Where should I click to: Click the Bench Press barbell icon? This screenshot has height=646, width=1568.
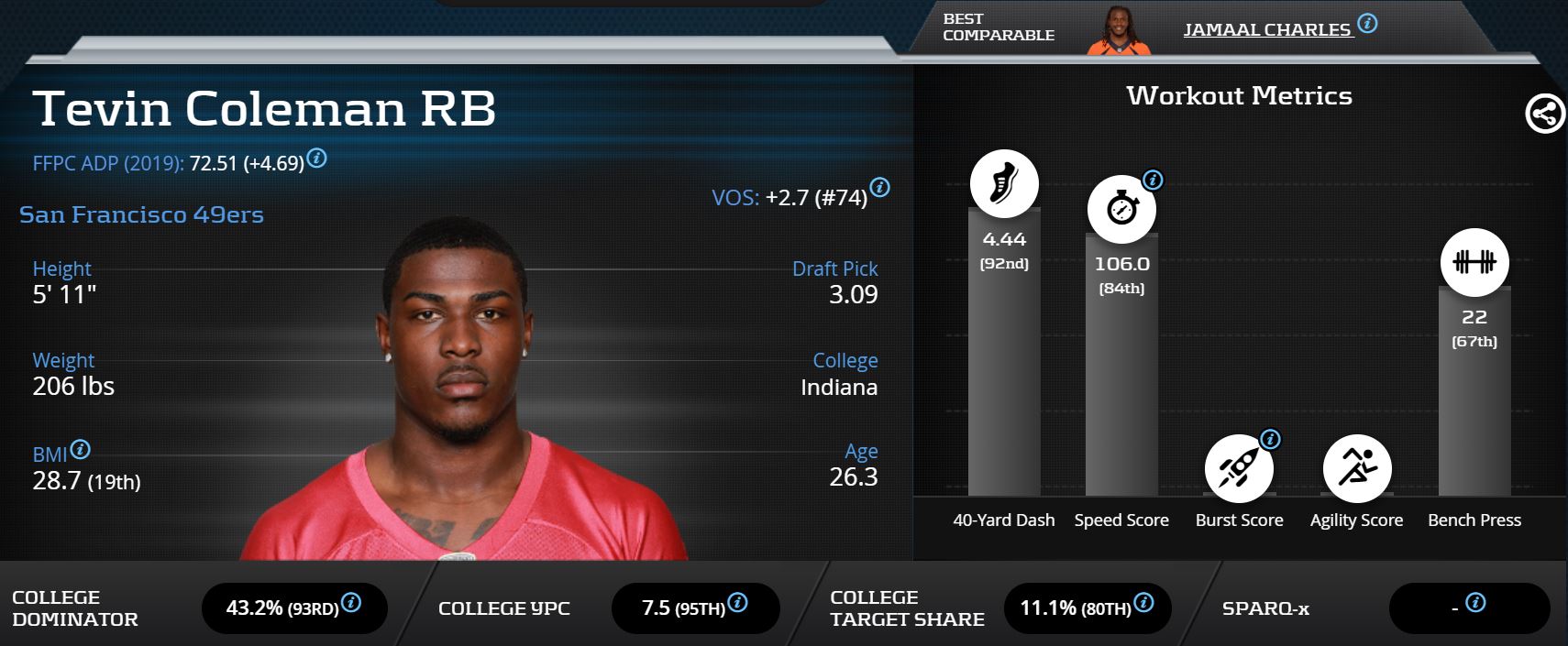pyautogui.click(x=1474, y=262)
